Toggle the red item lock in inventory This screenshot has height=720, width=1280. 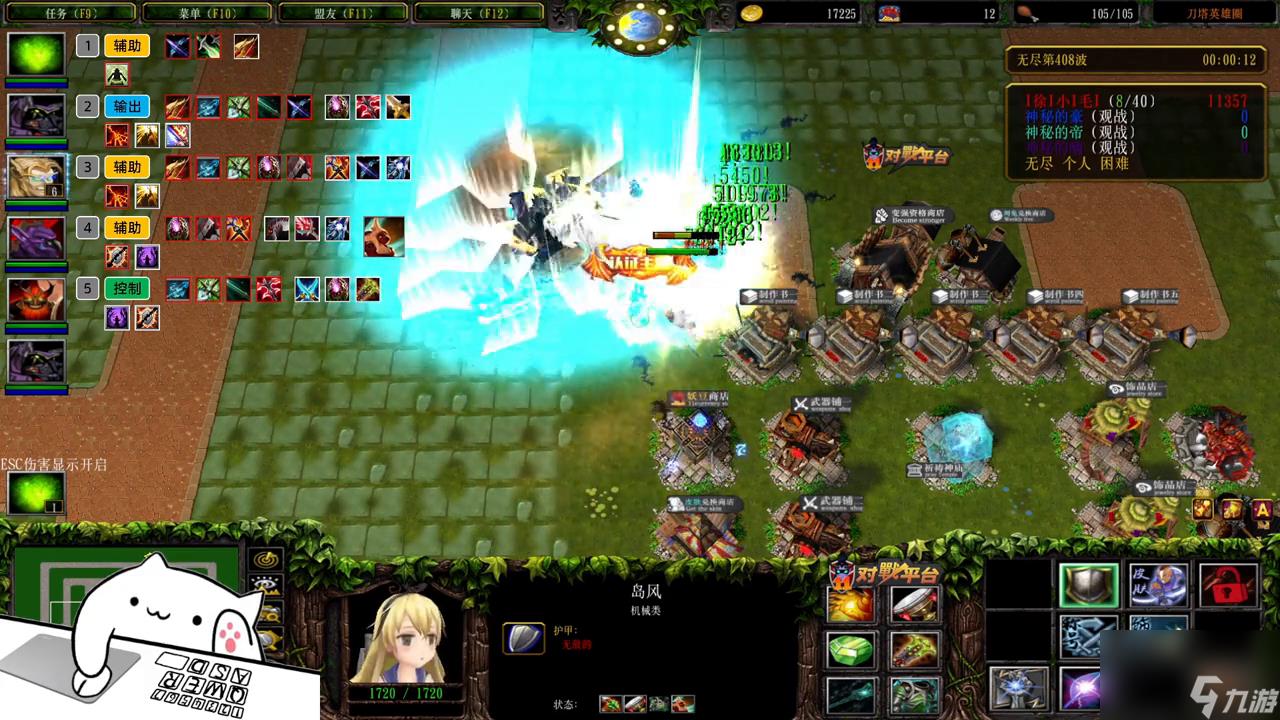point(1228,585)
